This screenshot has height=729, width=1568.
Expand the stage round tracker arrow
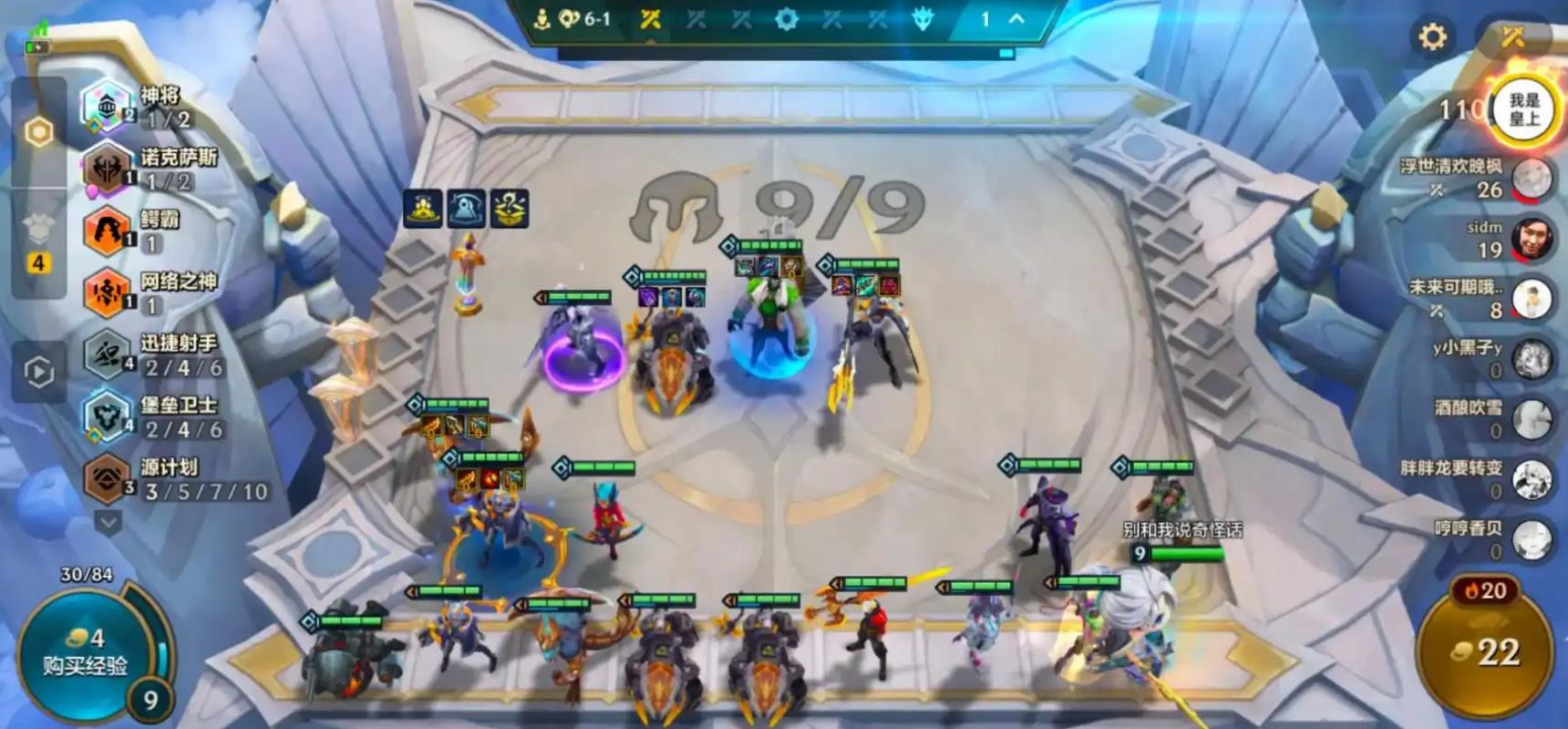click(1016, 19)
